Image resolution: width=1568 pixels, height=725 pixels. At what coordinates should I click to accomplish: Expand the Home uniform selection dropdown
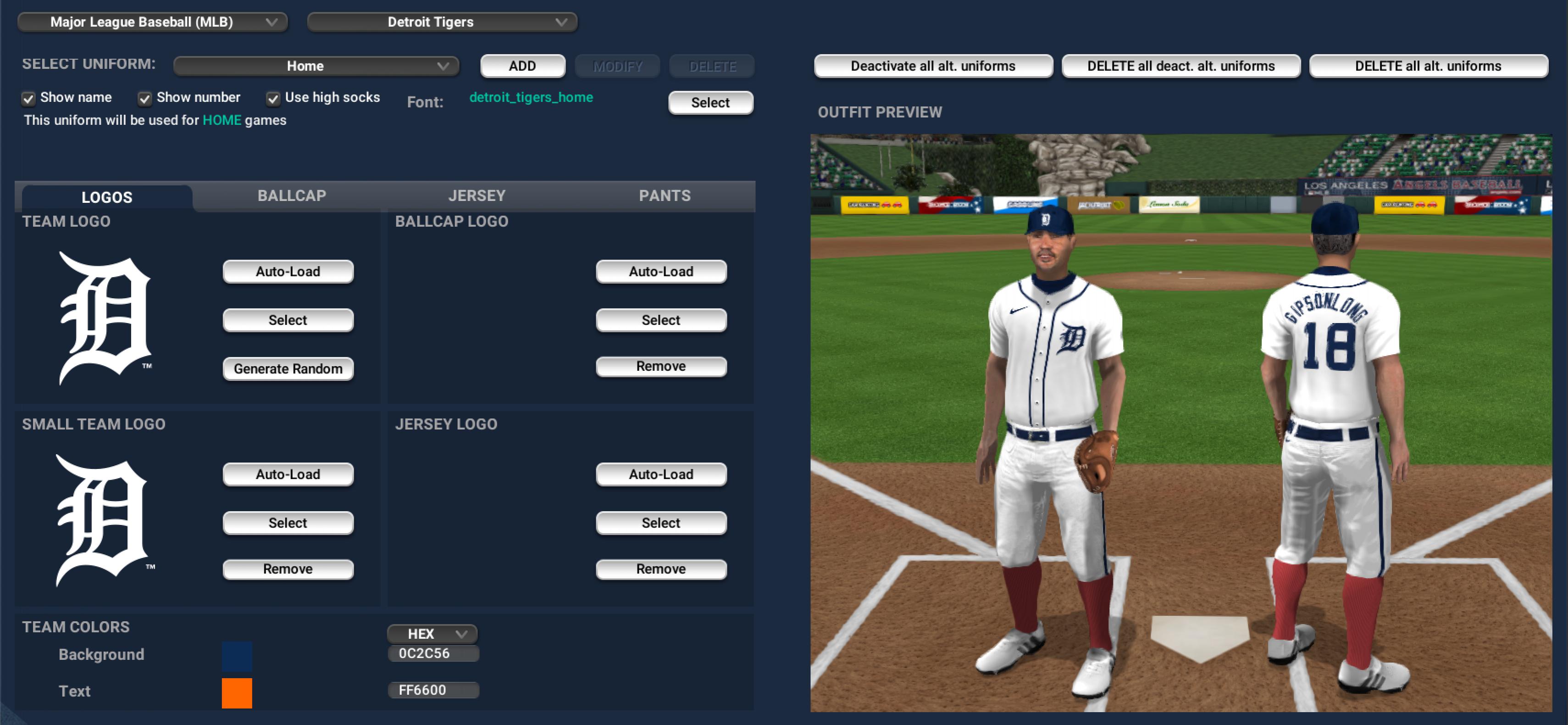coord(316,66)
